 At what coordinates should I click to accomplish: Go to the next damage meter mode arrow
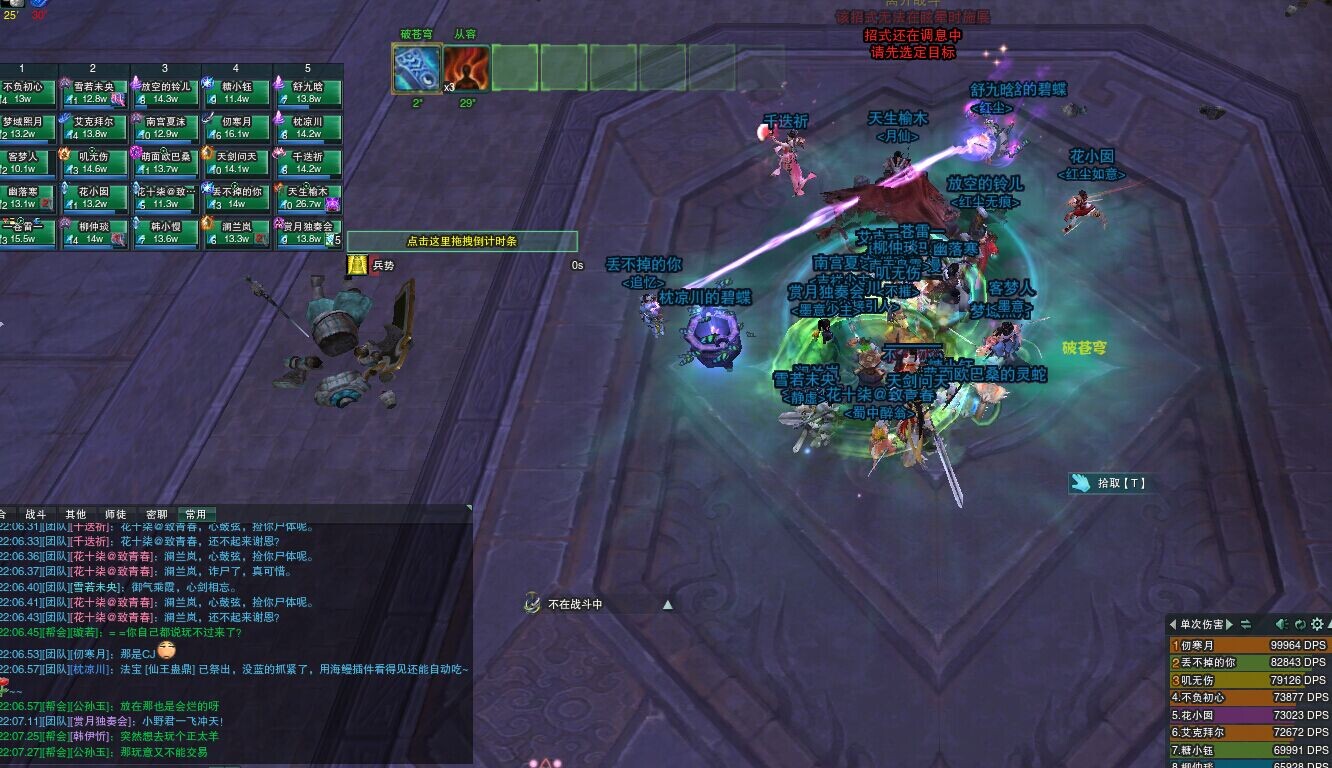[x=1230, y=624]
